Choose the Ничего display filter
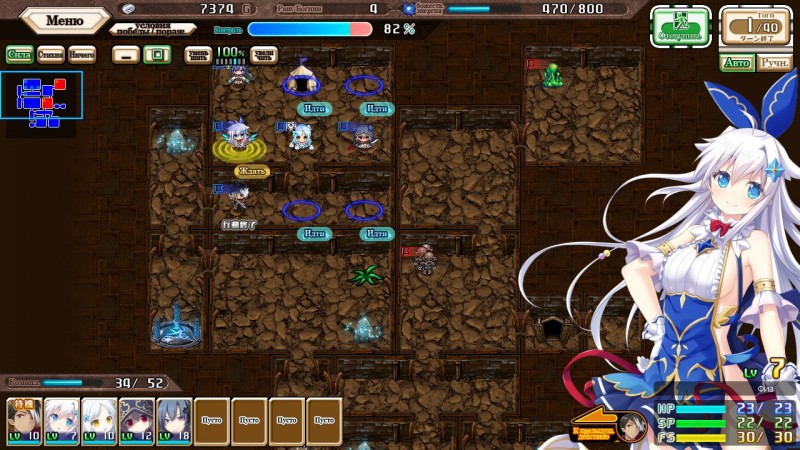The width and height of the screenshot is (800, 450). coord(82,54)
